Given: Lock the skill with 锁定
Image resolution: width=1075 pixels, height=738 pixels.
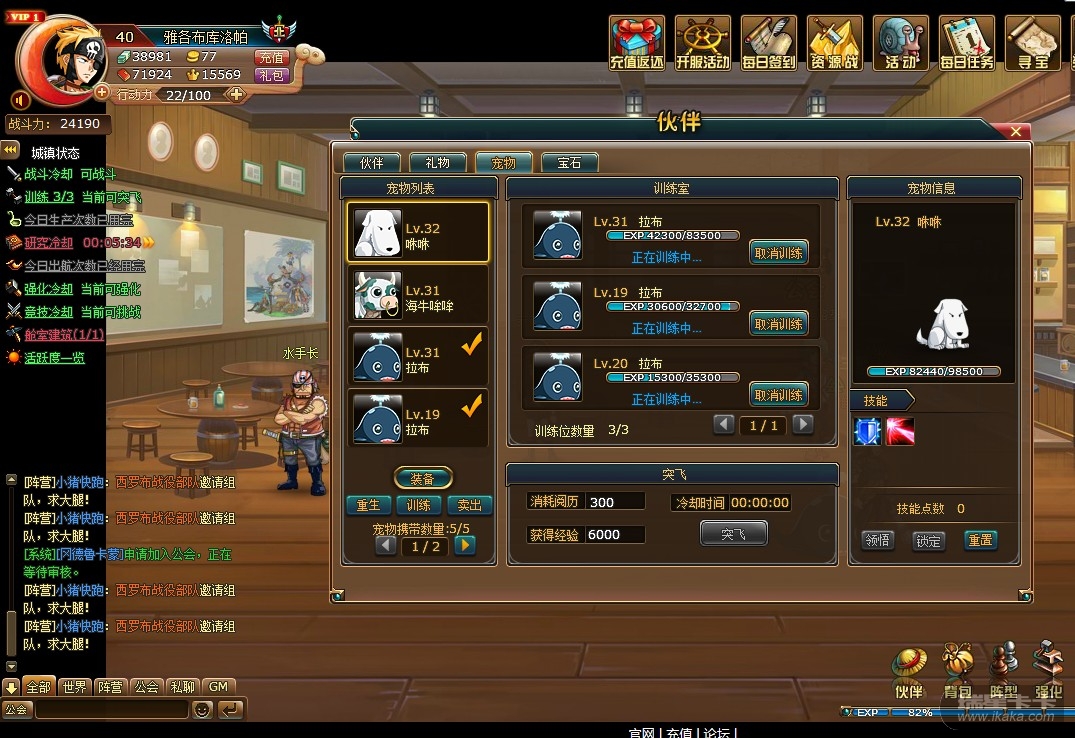Looking at the screenshot, I should pyautogui.click(x=928, y=540).
